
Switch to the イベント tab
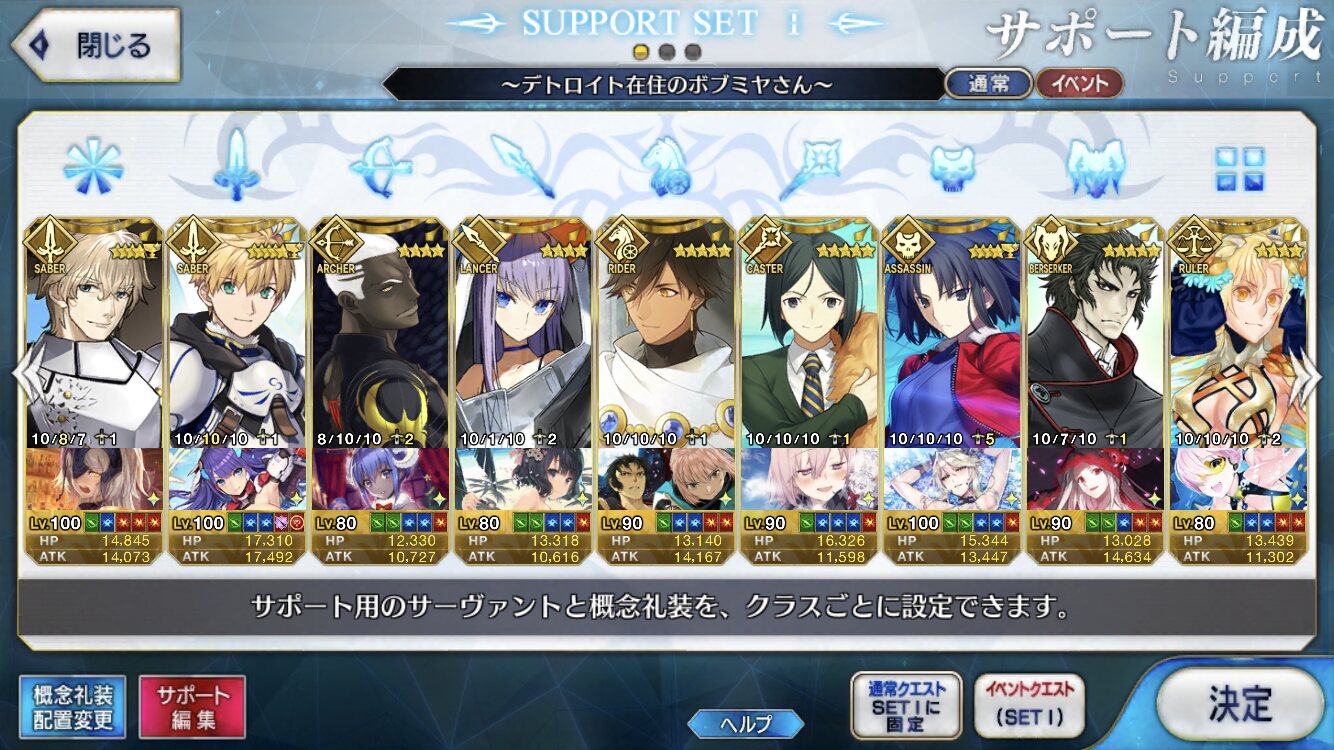[x=1078, y=84]
